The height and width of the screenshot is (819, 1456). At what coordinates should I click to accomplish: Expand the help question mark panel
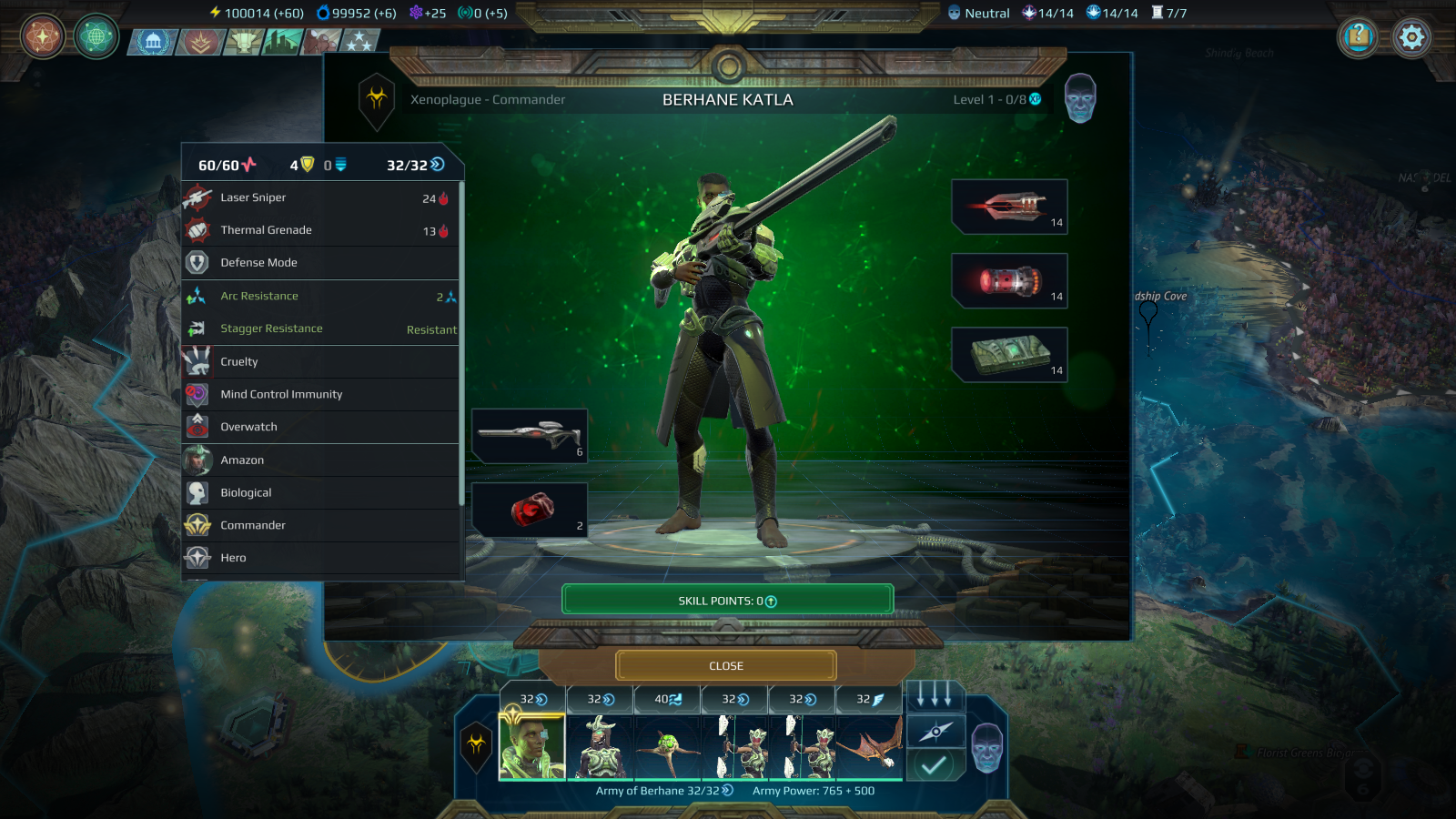coord(1359,38)
